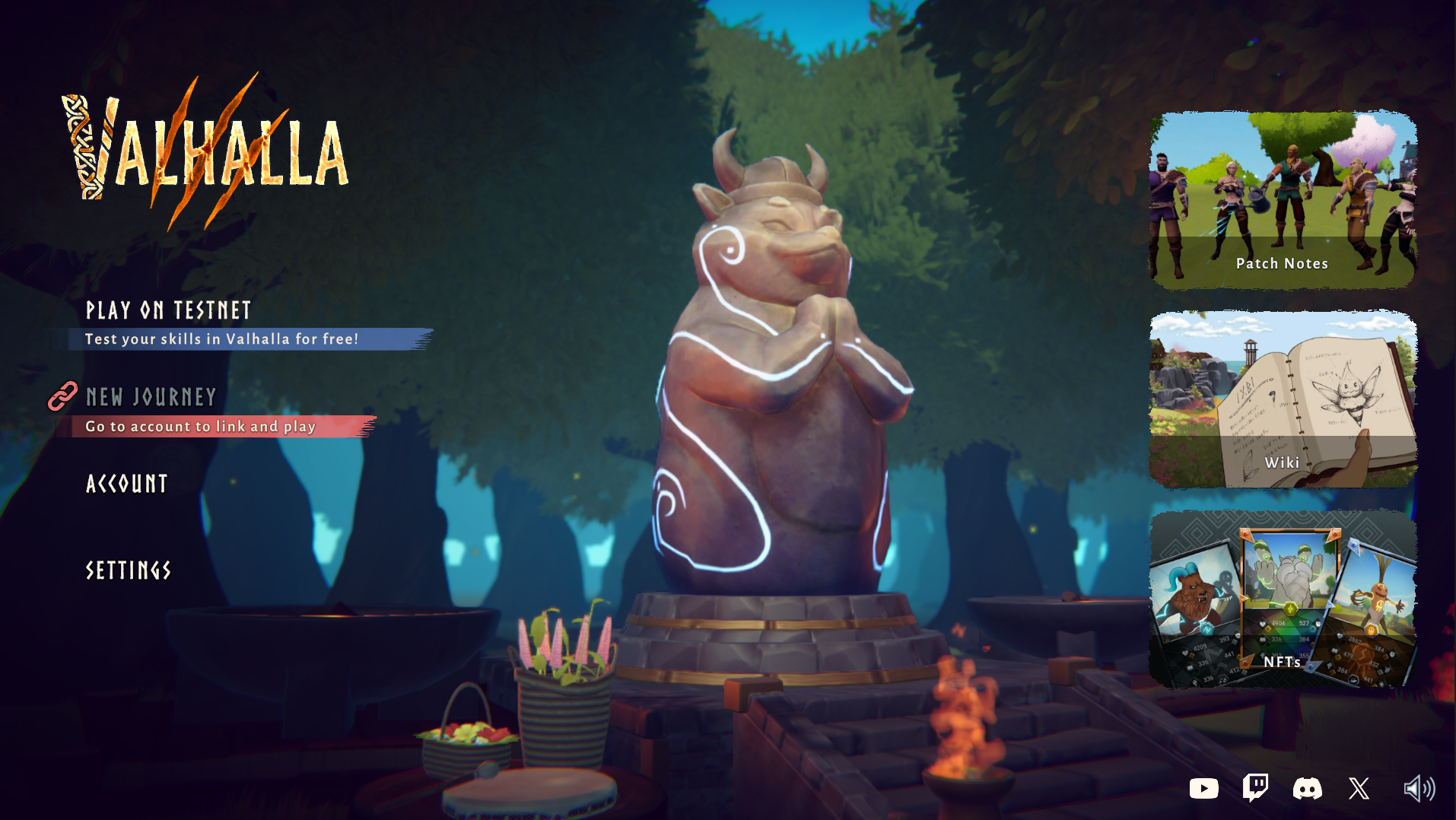1456x820 pixels.
Task: Open the X (Twitter) icon
Action: pyautogui.click(x=1359, y=789)
